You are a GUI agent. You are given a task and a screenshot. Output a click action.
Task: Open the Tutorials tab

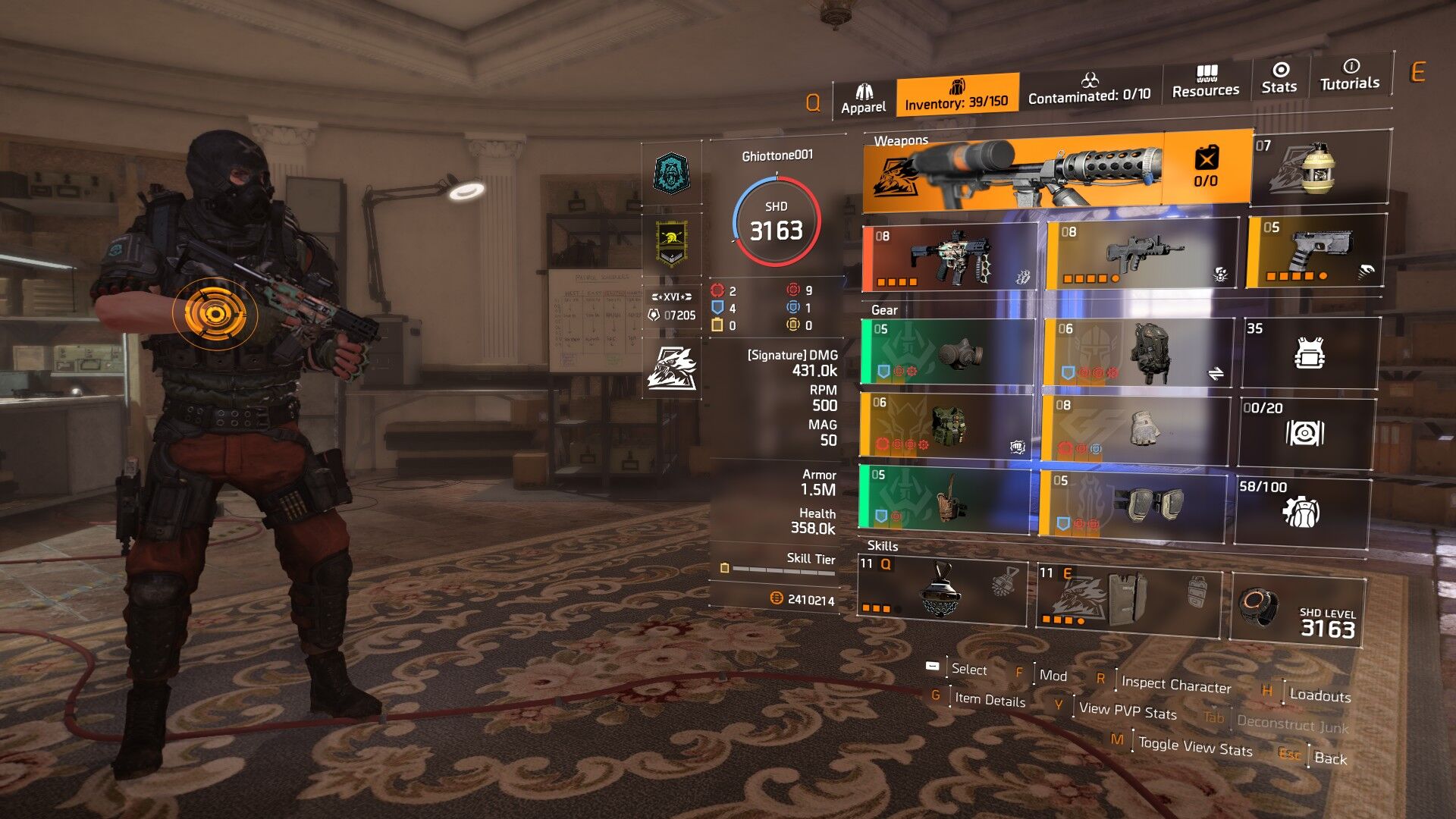click(x=1350, y=75)
